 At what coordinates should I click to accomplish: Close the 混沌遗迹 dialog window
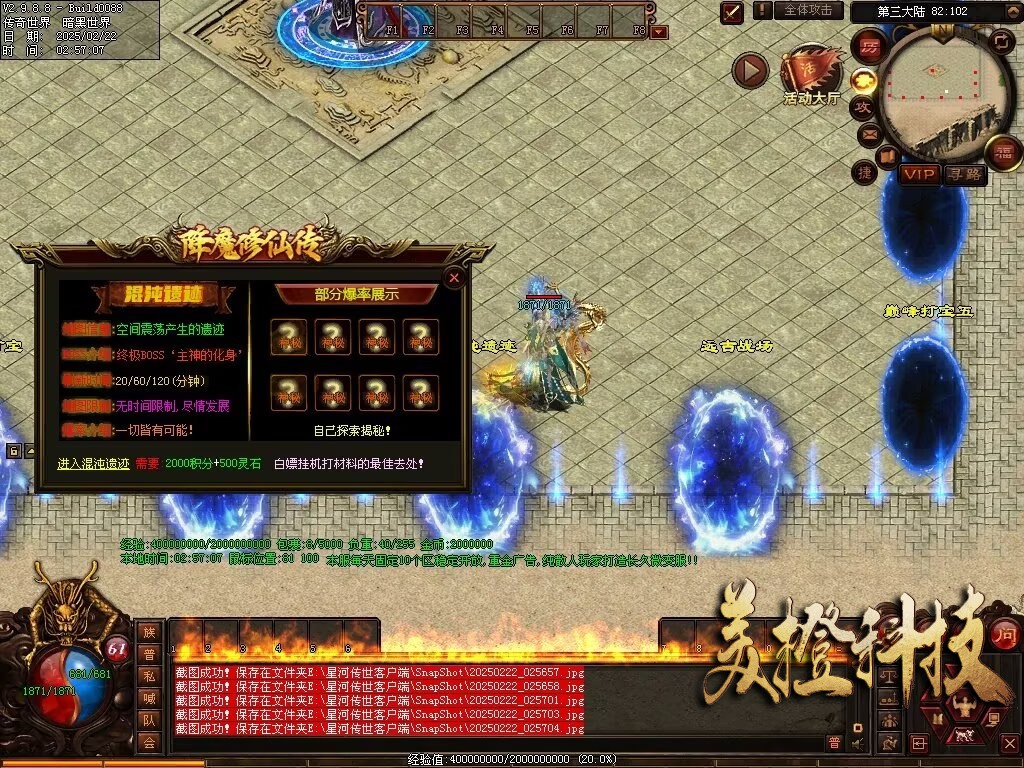tap(454, 278)
